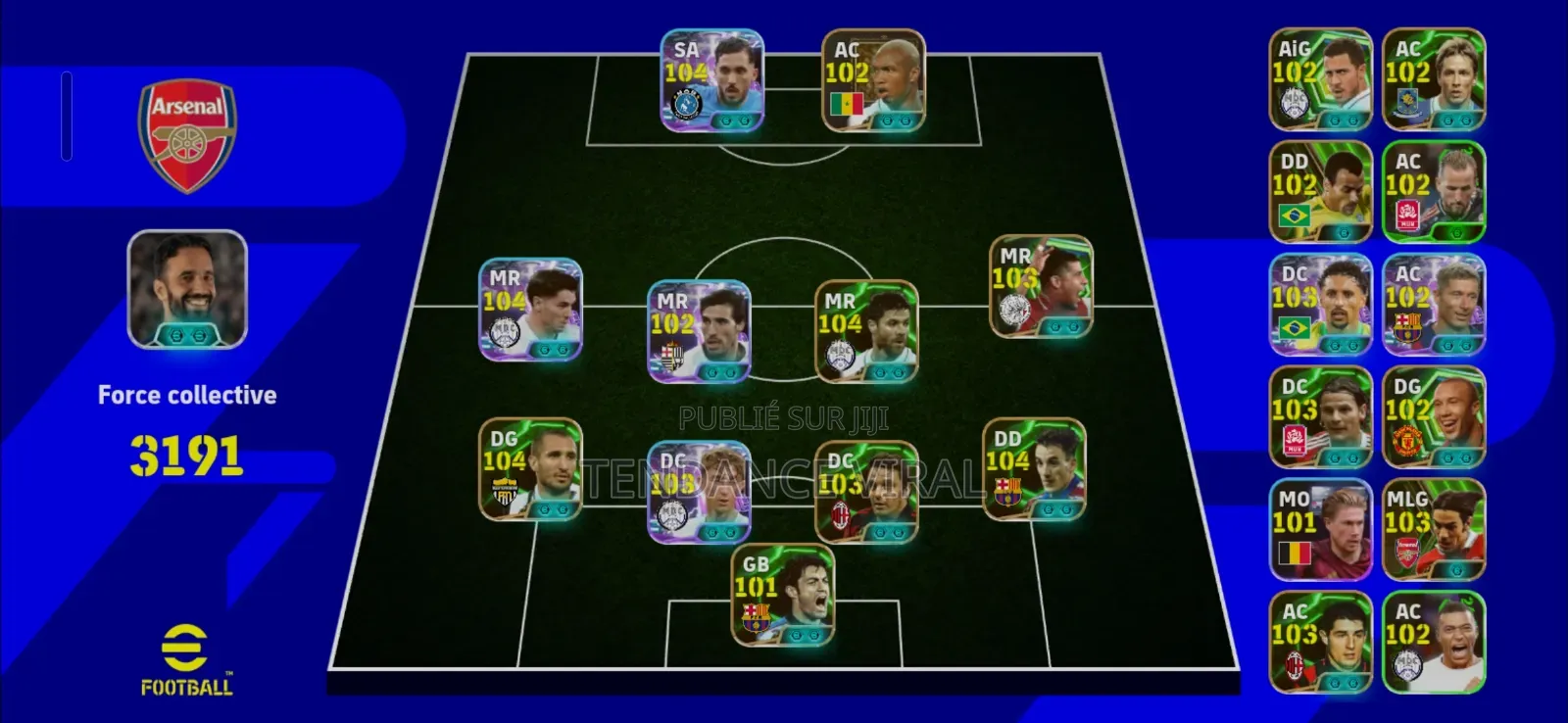This screenshot has height=723, width=1568.
Task: Select the DG 104 defender card
Action: (529, 469)
